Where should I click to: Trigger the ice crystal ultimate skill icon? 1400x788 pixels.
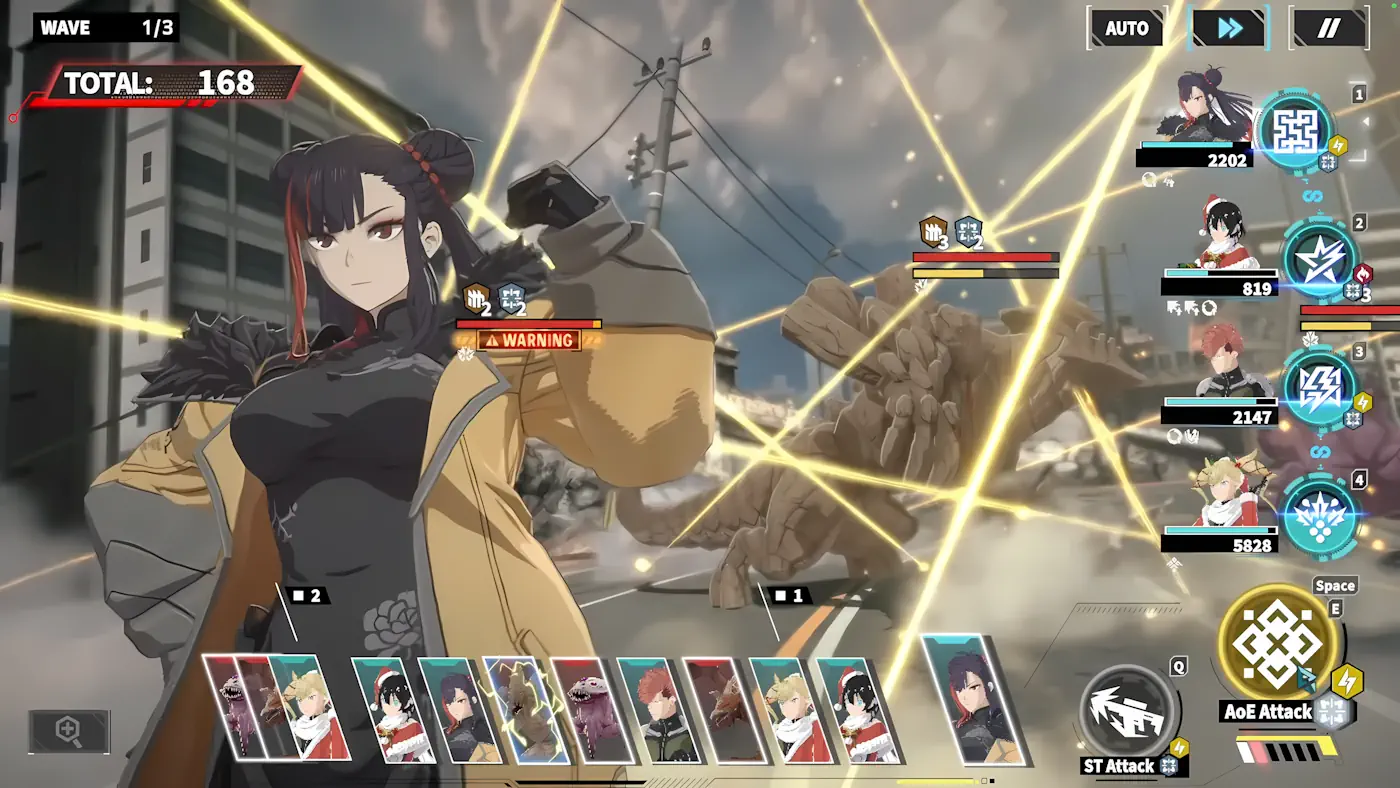1320,516
